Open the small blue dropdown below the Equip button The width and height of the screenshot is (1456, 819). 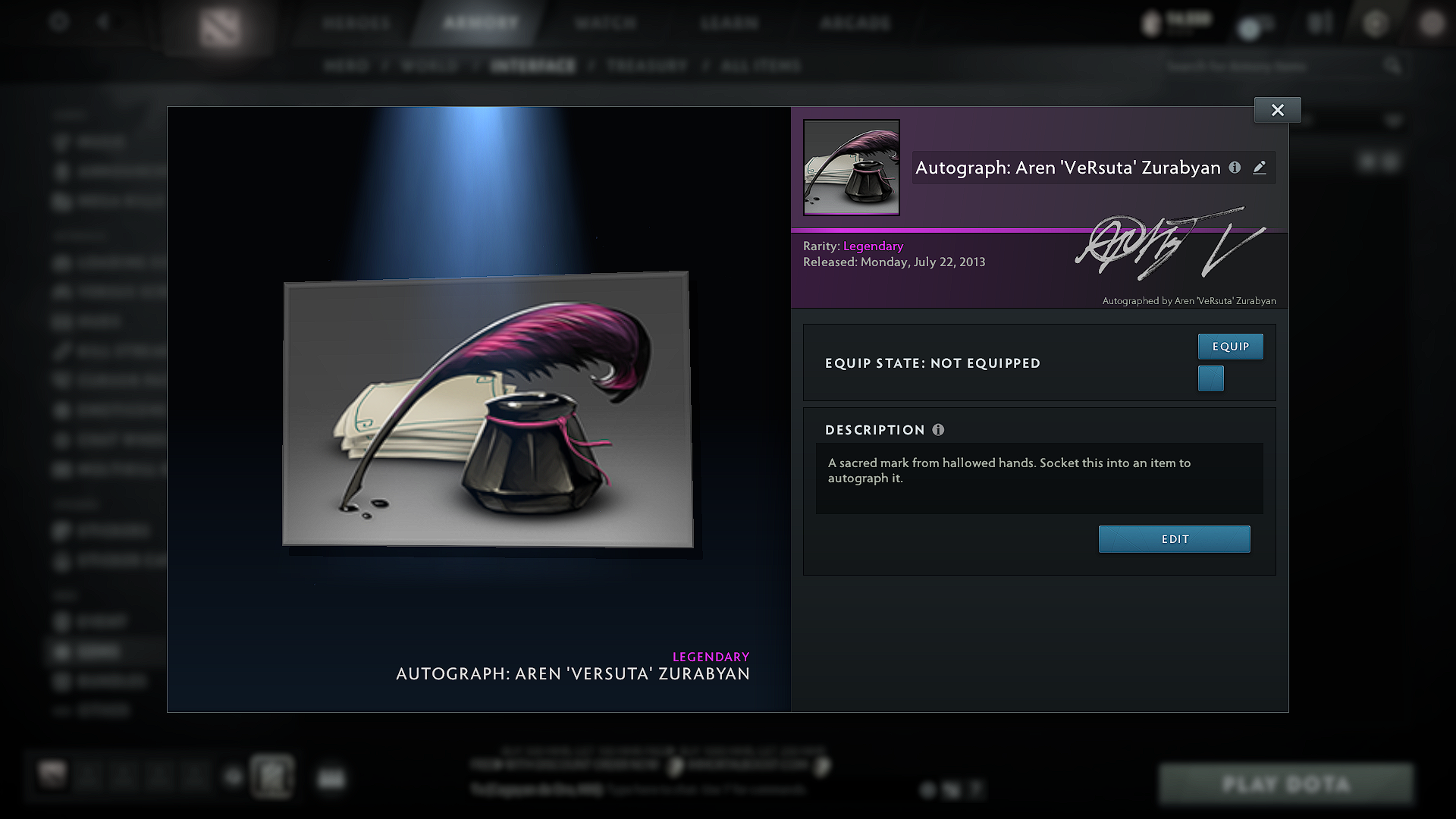[x=1210, y=378]
